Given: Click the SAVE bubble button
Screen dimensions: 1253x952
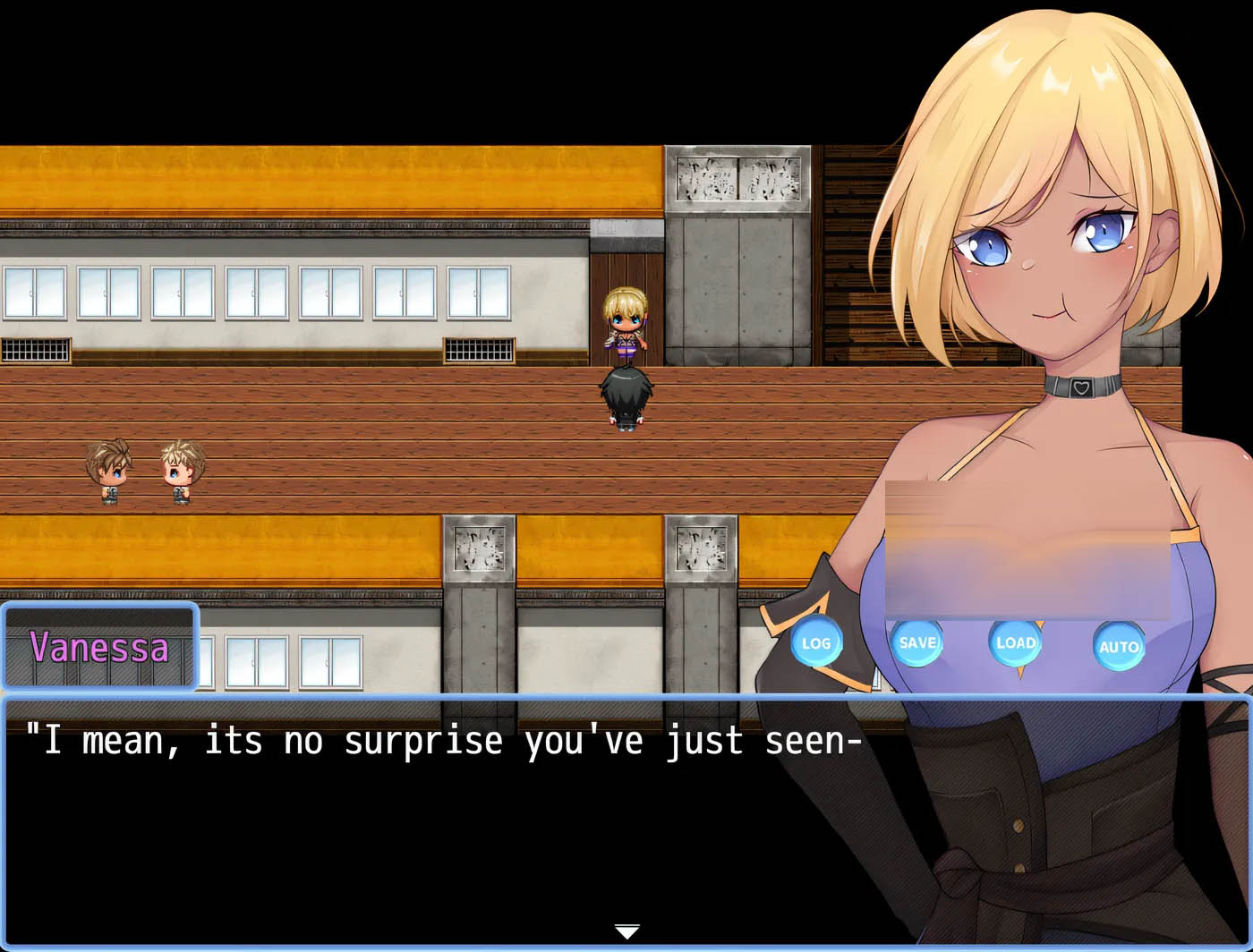Looking at the screenshot, I should (x=917, y=642).
